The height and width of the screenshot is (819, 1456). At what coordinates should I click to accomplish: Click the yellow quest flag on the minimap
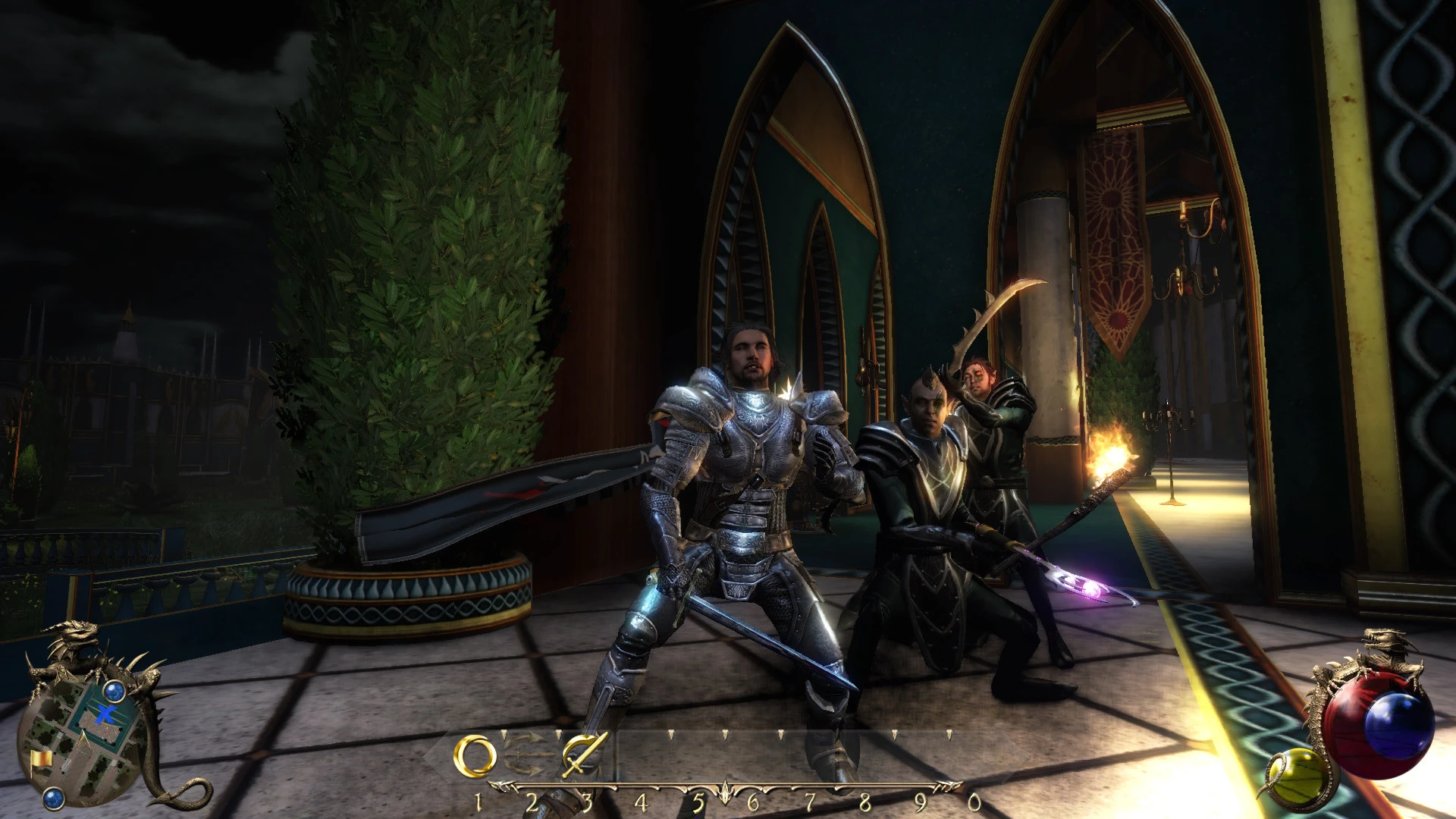tap(41, 759)
